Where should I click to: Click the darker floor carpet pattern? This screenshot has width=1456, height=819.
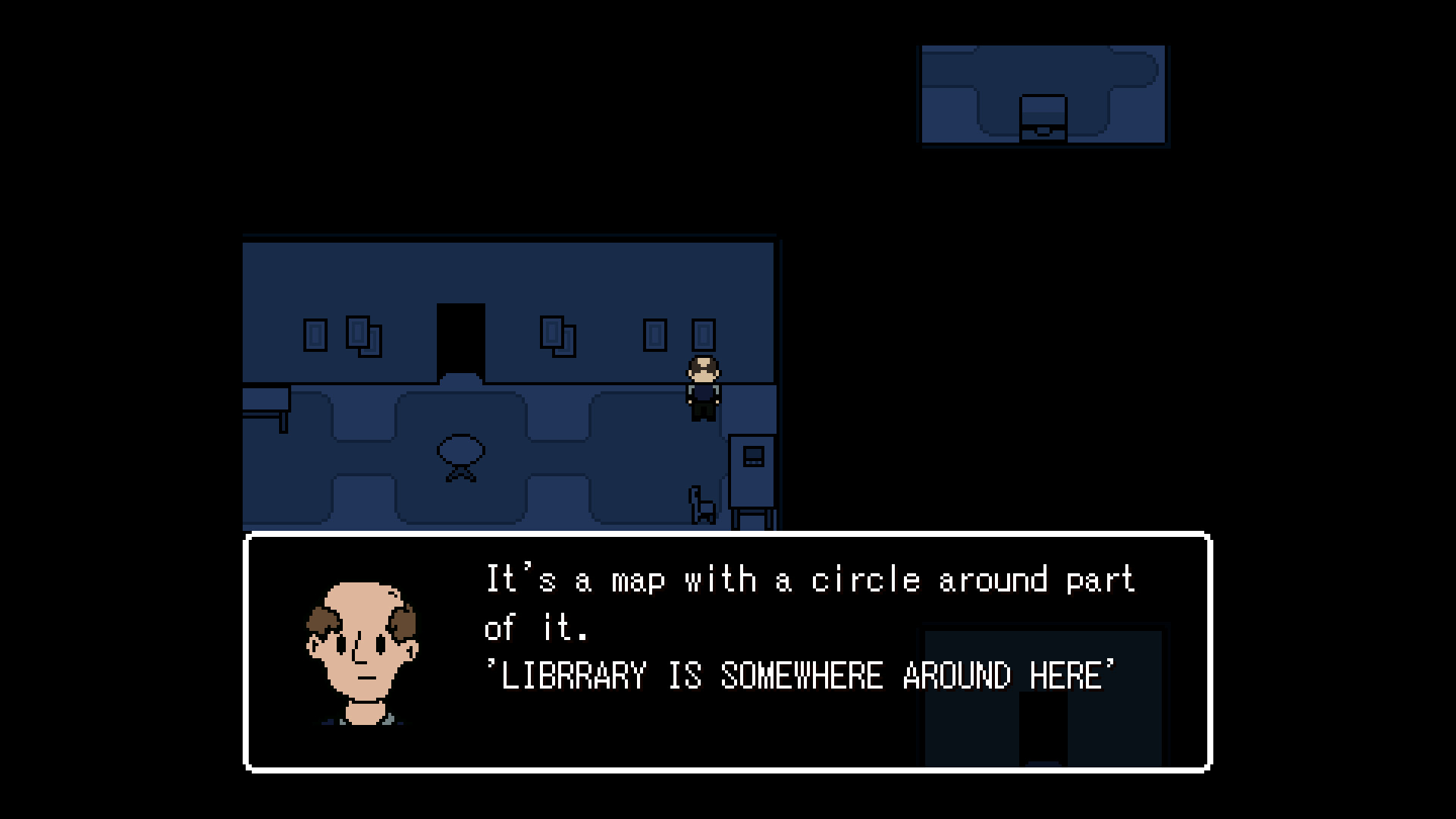(x=493, y=500)
